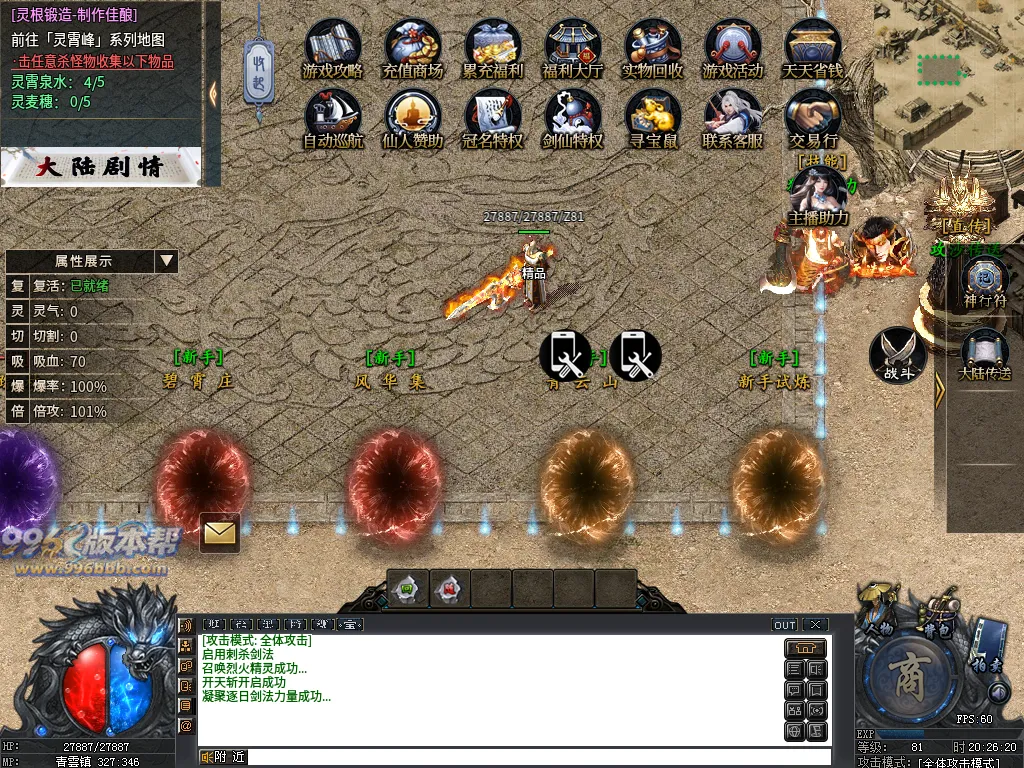
Task: Open the 实物回收 recycling icon
Action: pos(653,46)
